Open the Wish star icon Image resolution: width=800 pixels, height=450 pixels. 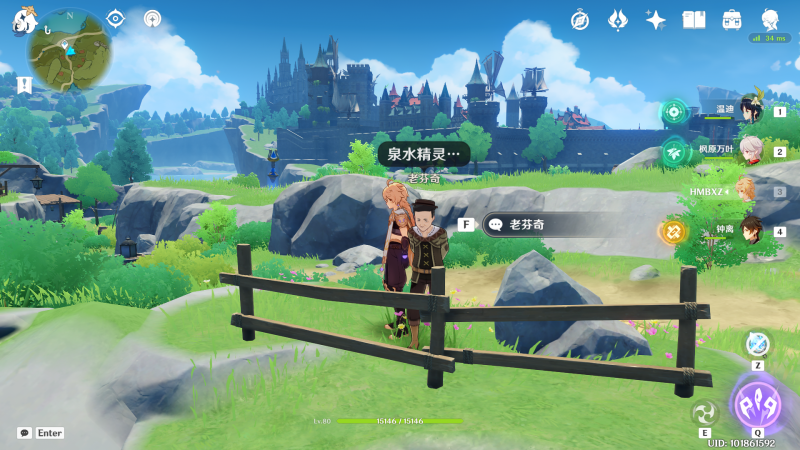[656, 19]
